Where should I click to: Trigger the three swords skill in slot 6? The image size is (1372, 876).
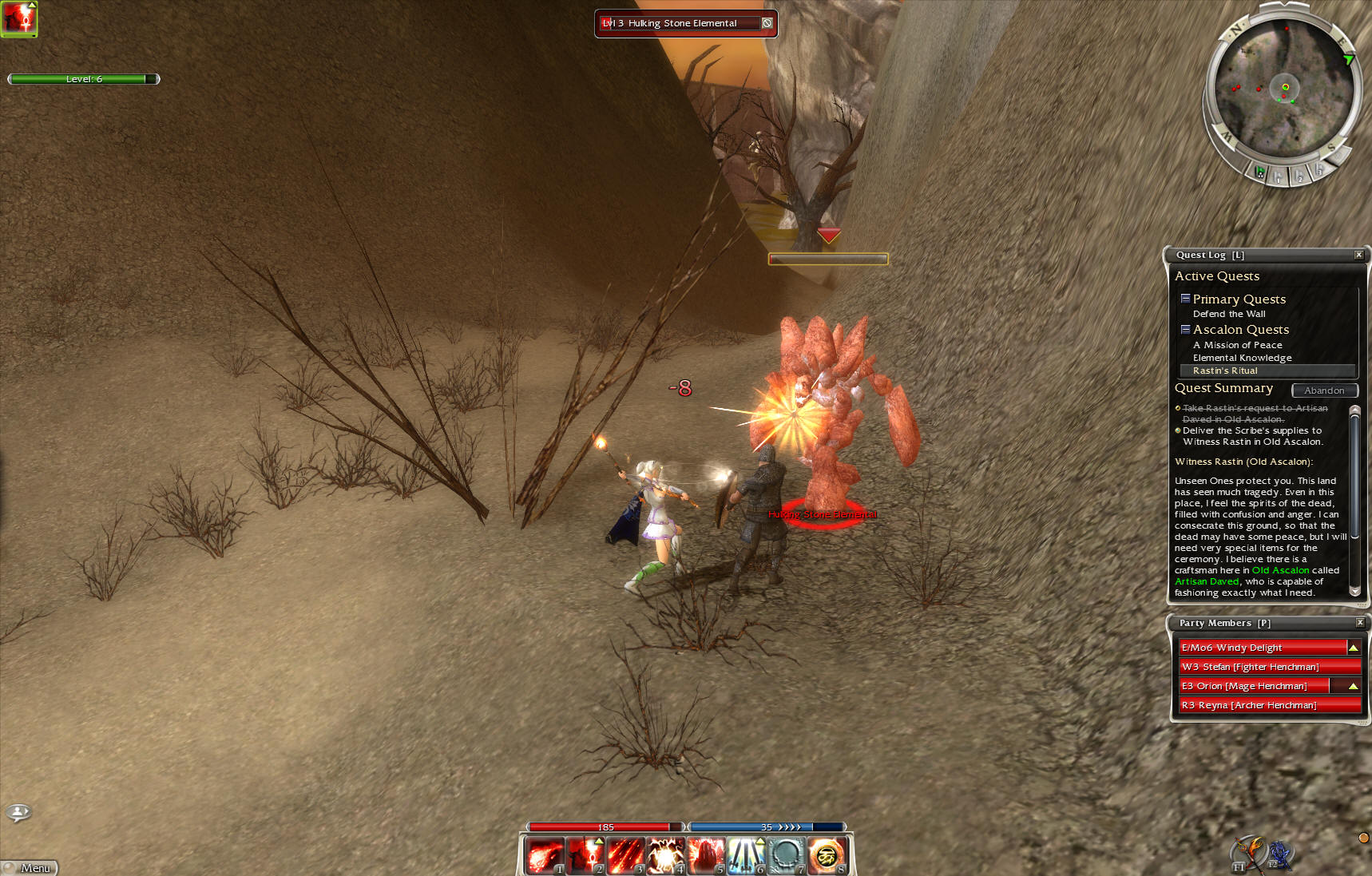click(x=746, y=855)
